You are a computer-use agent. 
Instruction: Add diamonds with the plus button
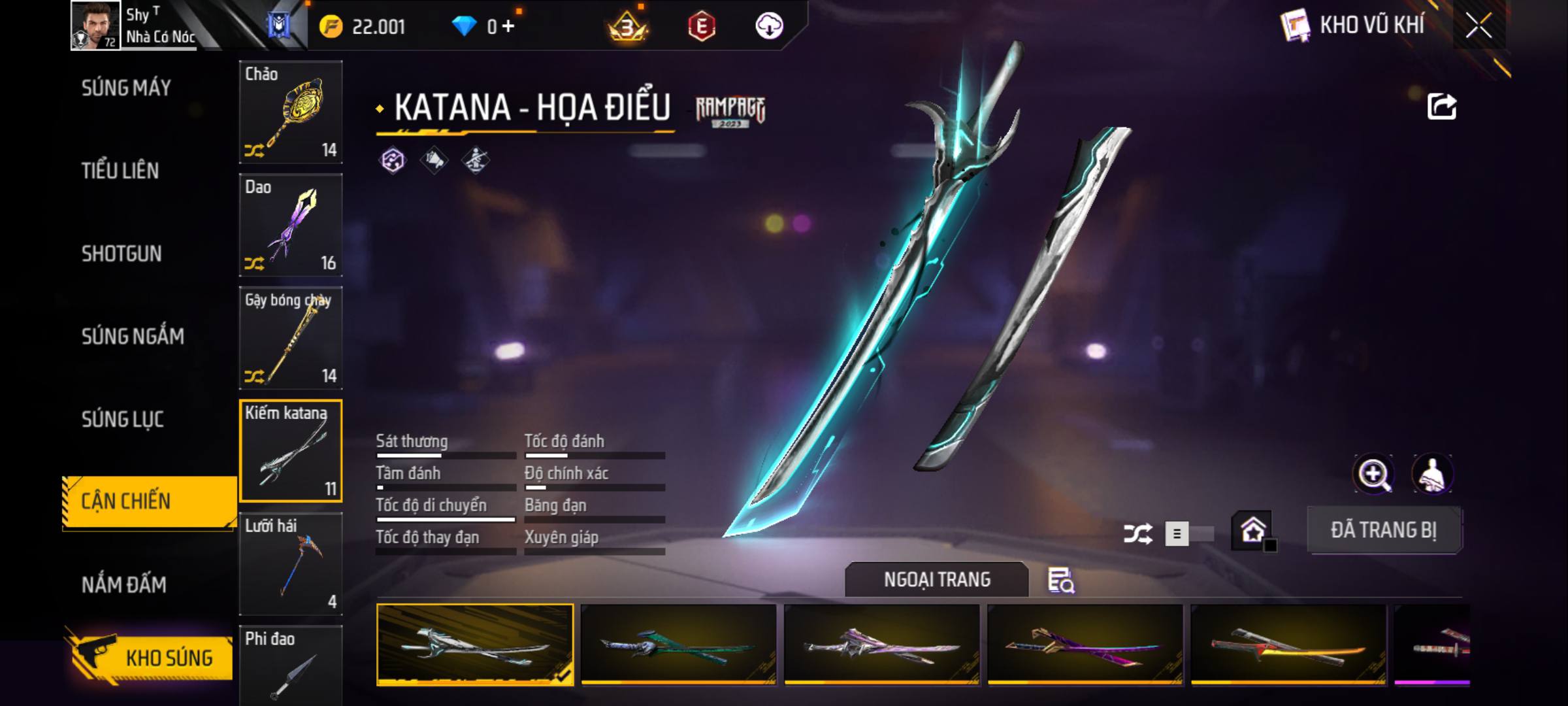pos(508,26)
